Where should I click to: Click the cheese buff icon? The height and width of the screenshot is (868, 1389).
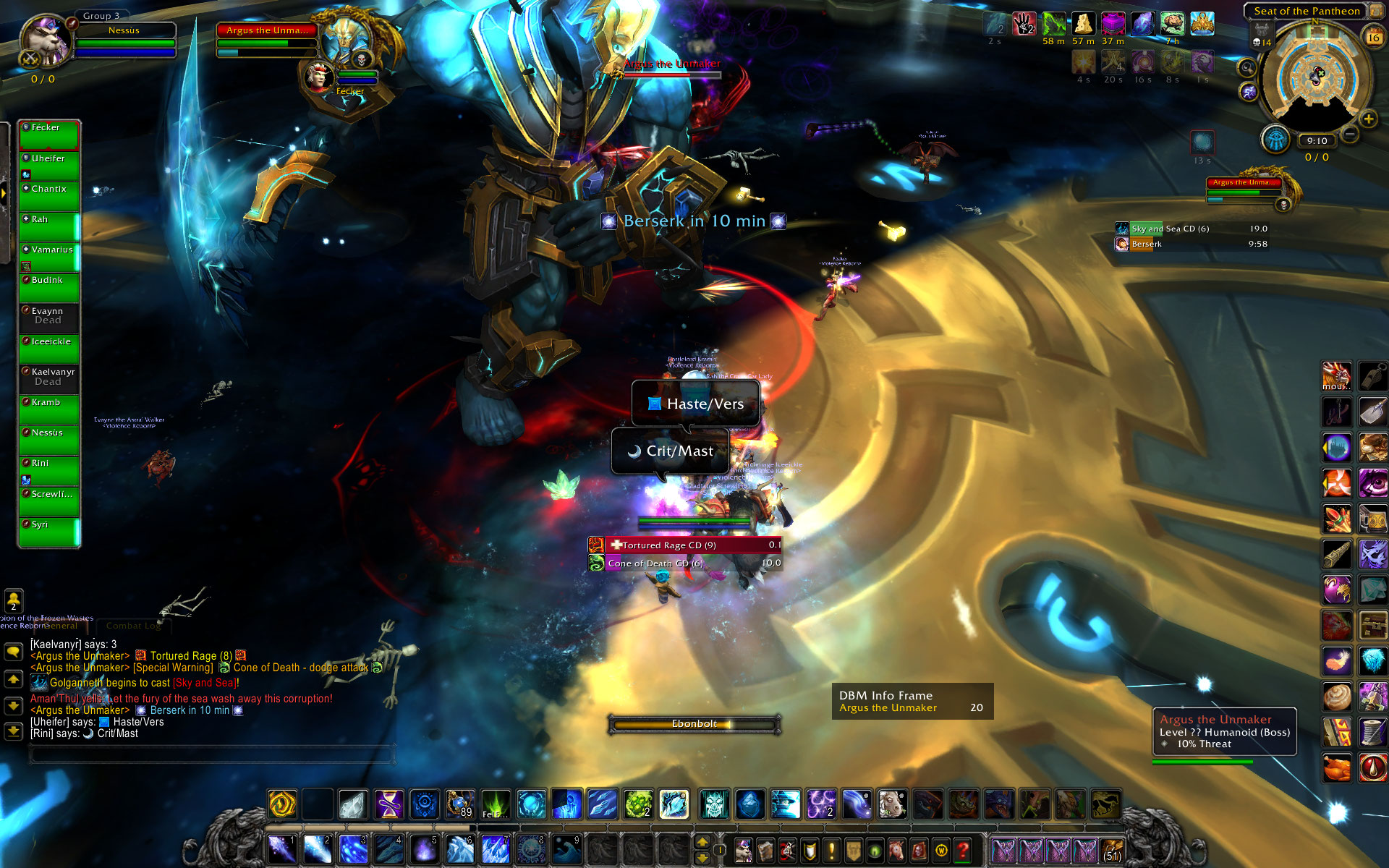pyautogui.click(x=1083, y=24)
